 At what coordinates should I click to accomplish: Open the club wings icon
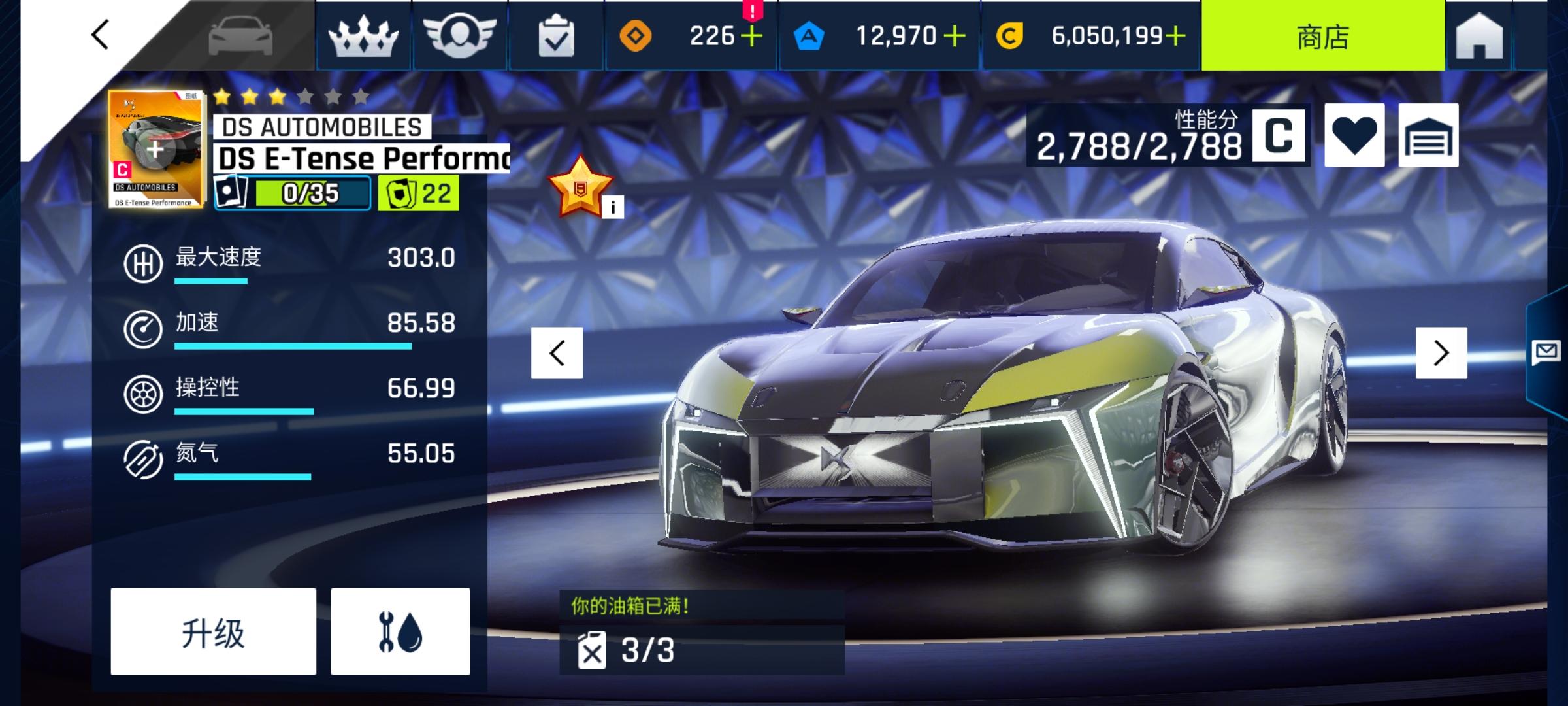pyautogui.click(x=460, y=36)
